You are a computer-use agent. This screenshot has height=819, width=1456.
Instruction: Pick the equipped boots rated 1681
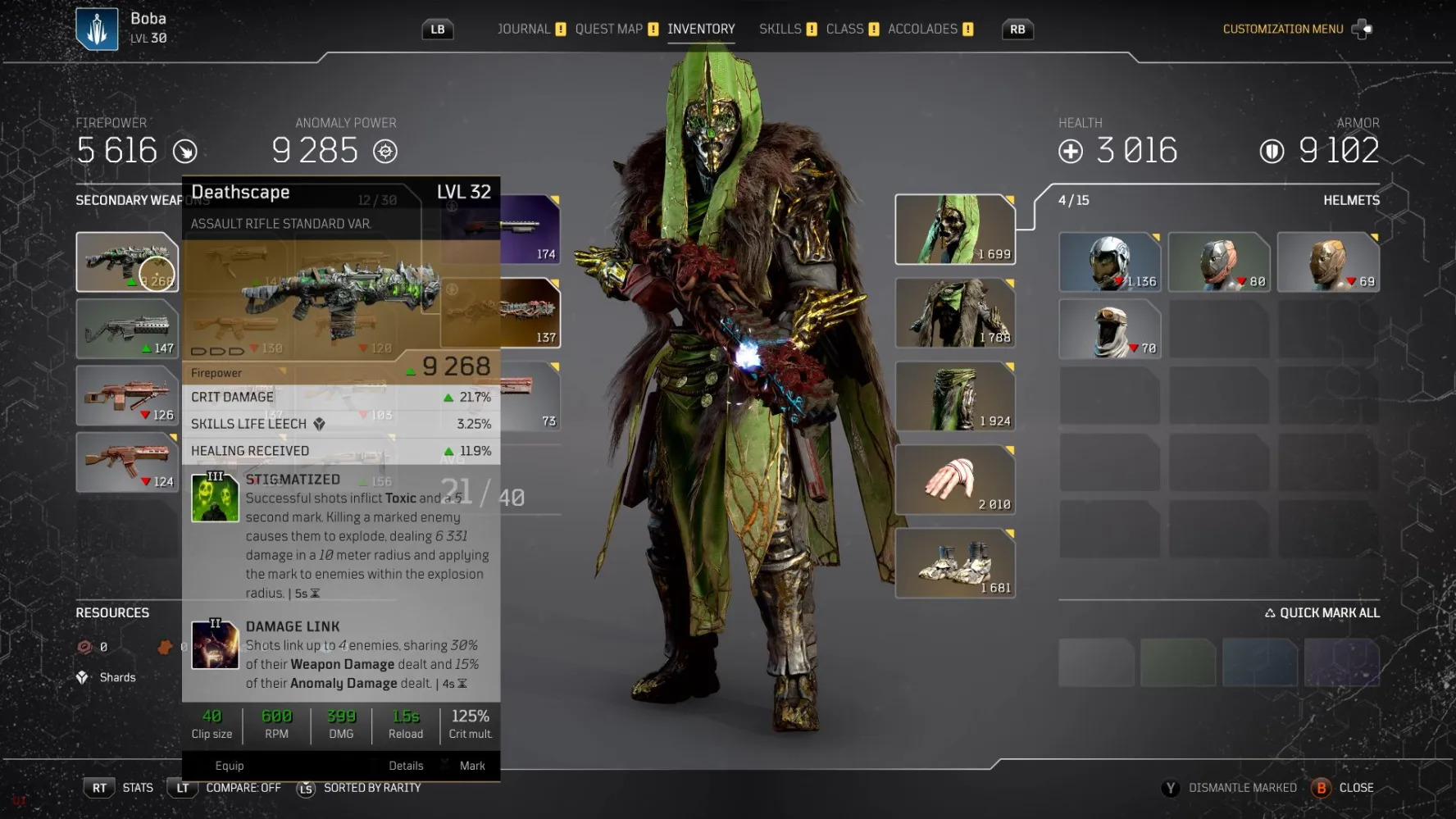(954, 564)
